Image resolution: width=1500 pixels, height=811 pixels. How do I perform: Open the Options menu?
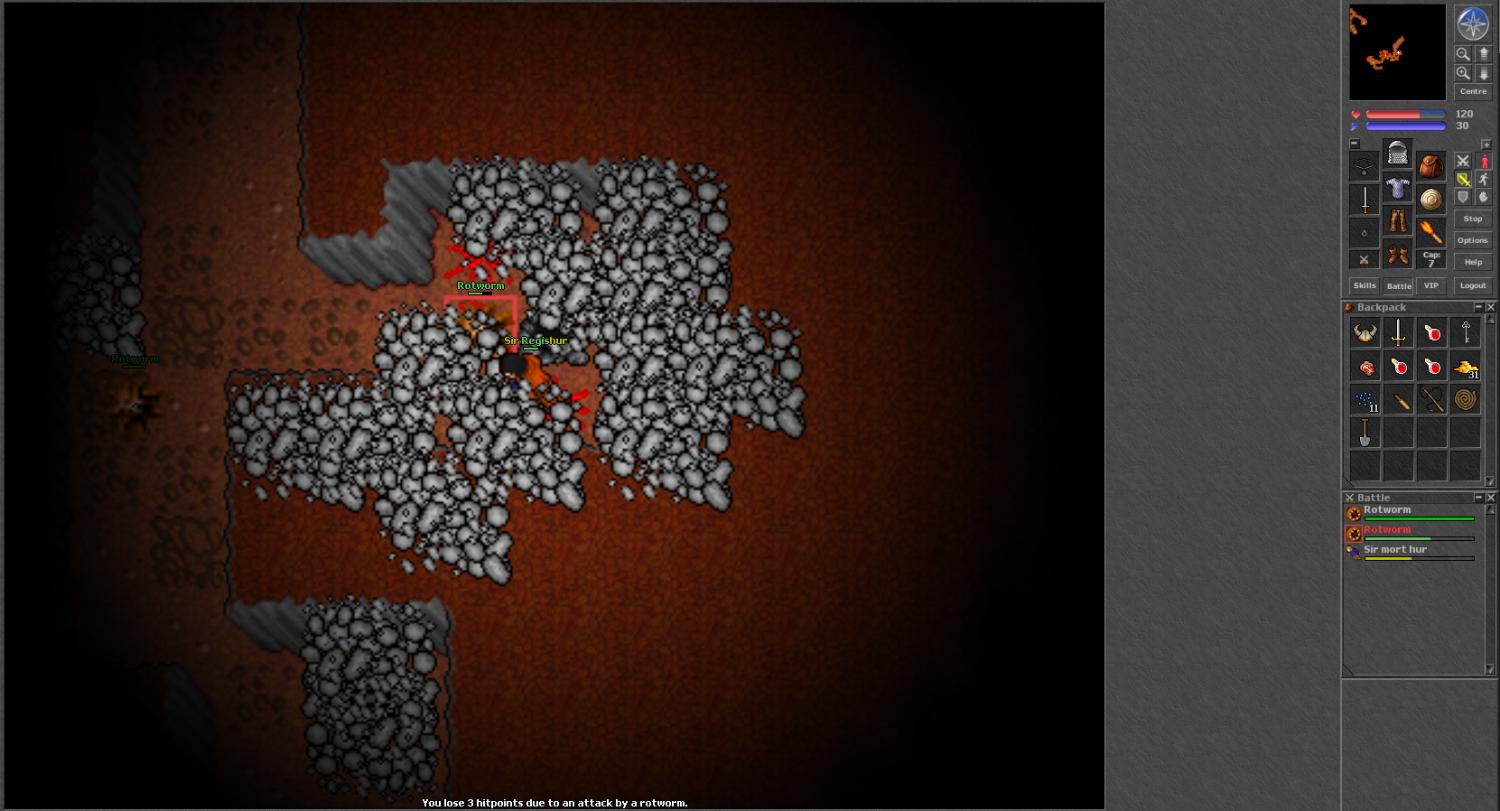coord(1472,240)
